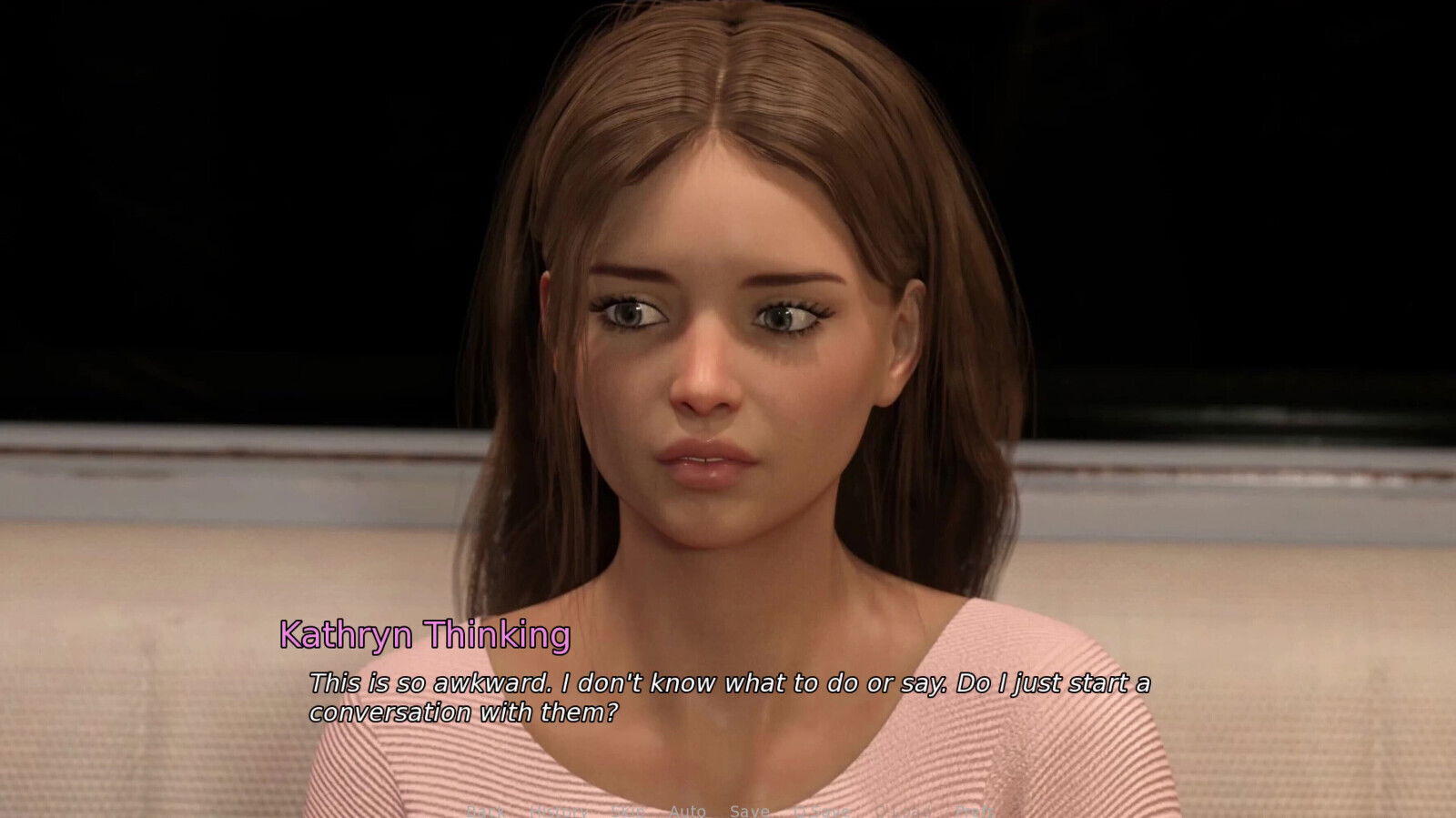Go back using the Back button

484,811
